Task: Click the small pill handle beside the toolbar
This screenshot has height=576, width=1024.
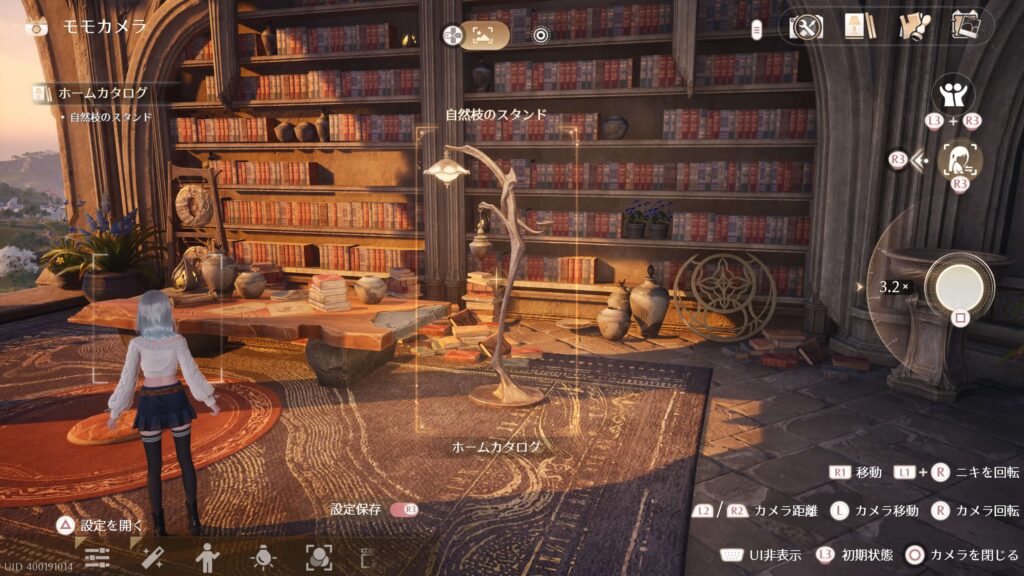Action: tap(758, 28)
